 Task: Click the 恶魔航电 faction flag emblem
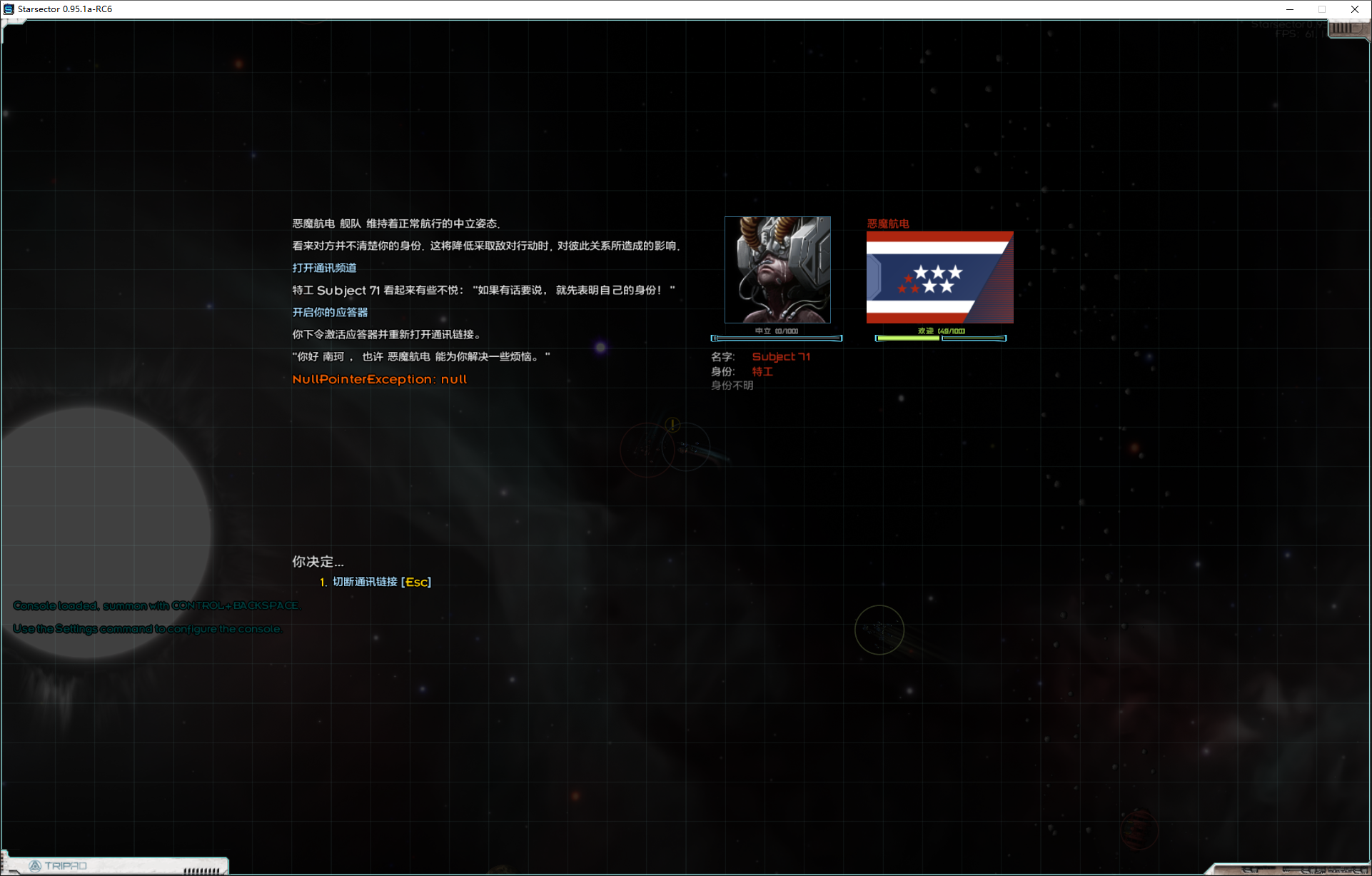(939, 278)
